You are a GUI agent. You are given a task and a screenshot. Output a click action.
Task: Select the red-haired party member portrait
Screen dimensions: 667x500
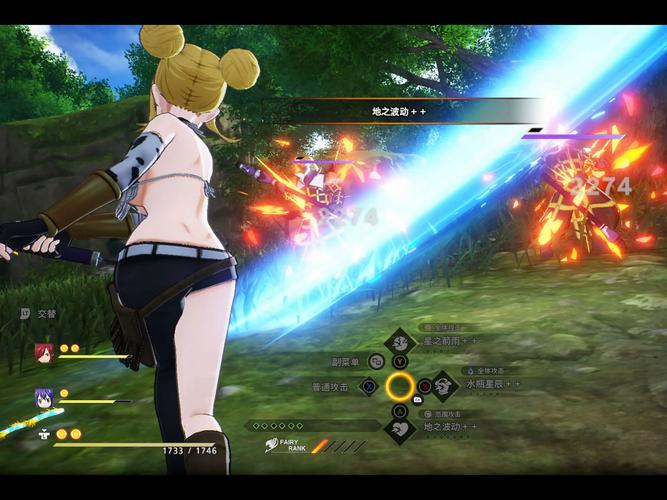(42, 352)
